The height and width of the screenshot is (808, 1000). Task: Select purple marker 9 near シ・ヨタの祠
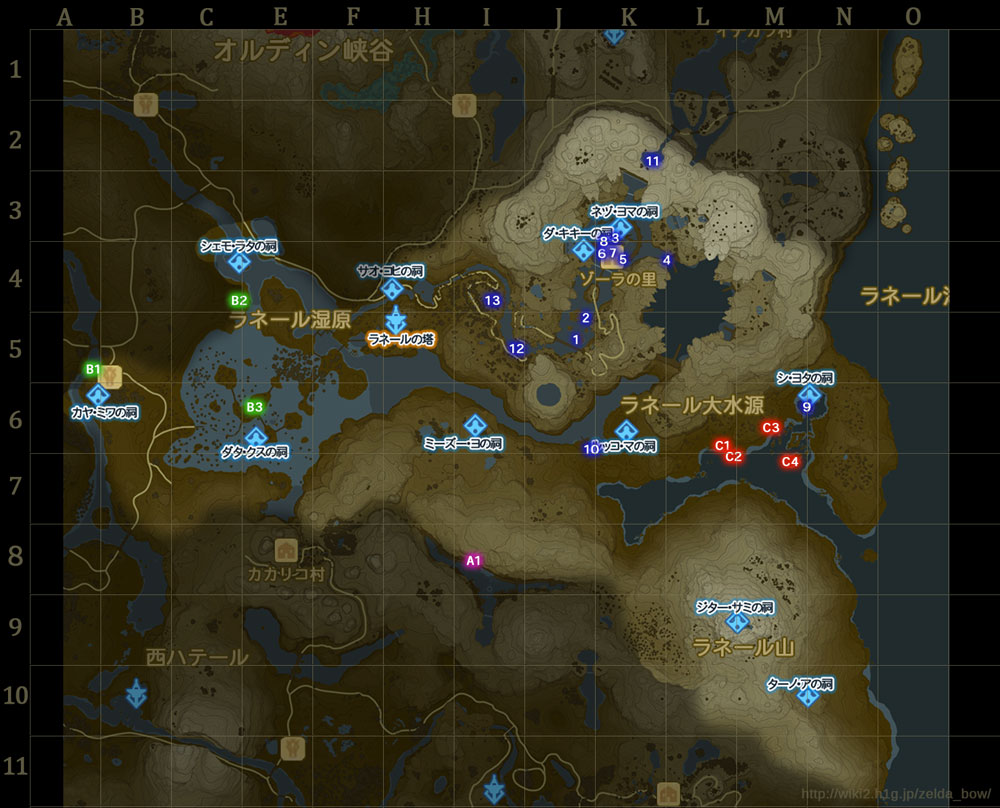806,407
